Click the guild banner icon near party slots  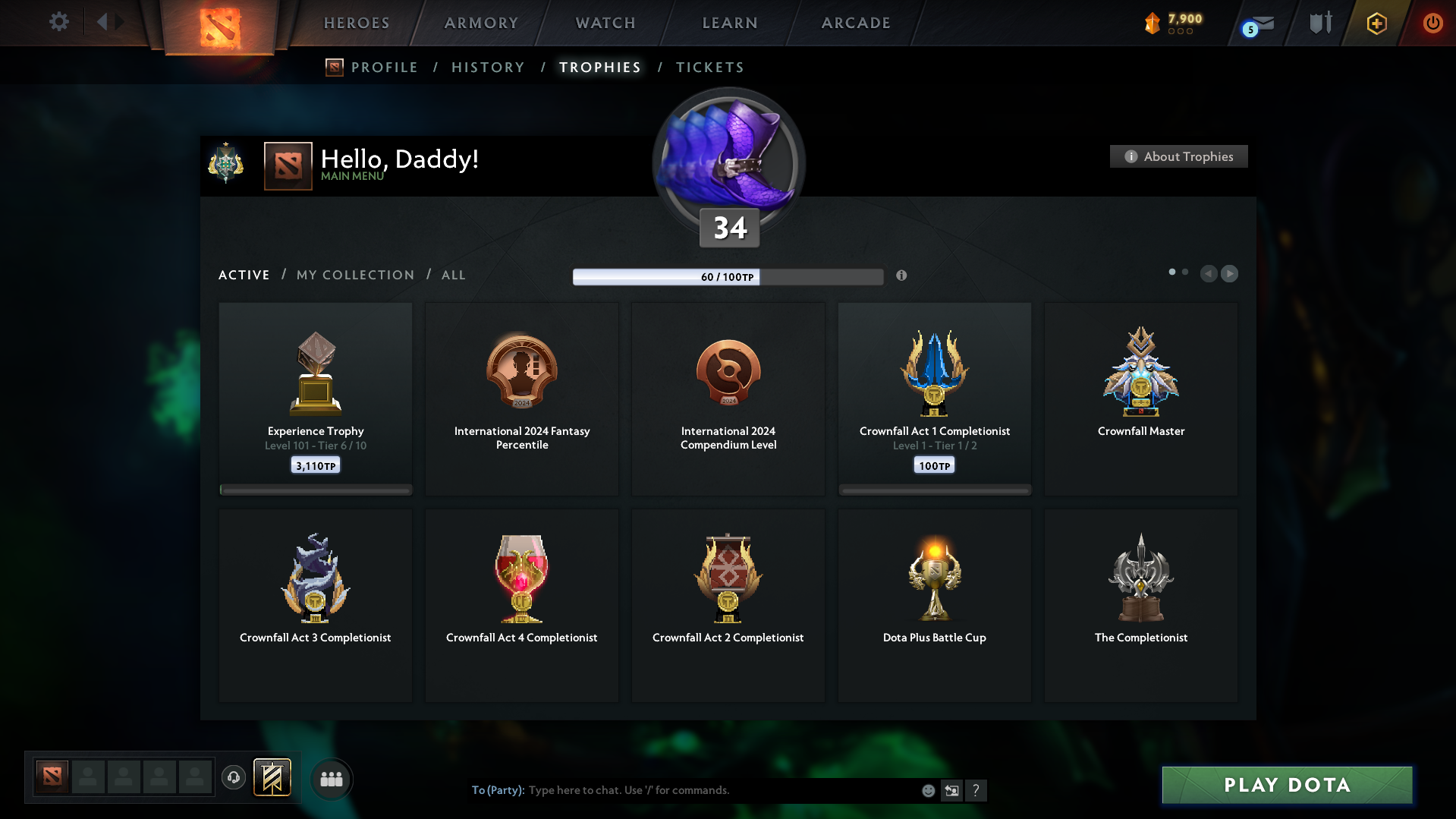pyautogui.click(x=273, y=778)
